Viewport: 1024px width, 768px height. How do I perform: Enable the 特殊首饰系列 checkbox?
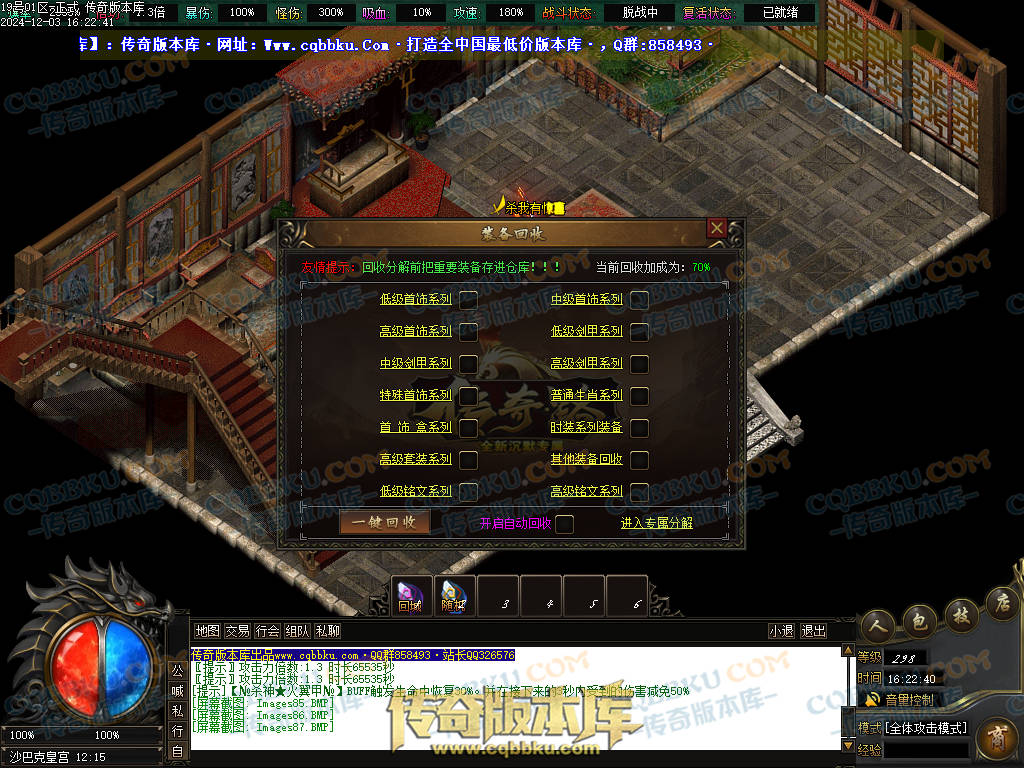click(468, 395)
